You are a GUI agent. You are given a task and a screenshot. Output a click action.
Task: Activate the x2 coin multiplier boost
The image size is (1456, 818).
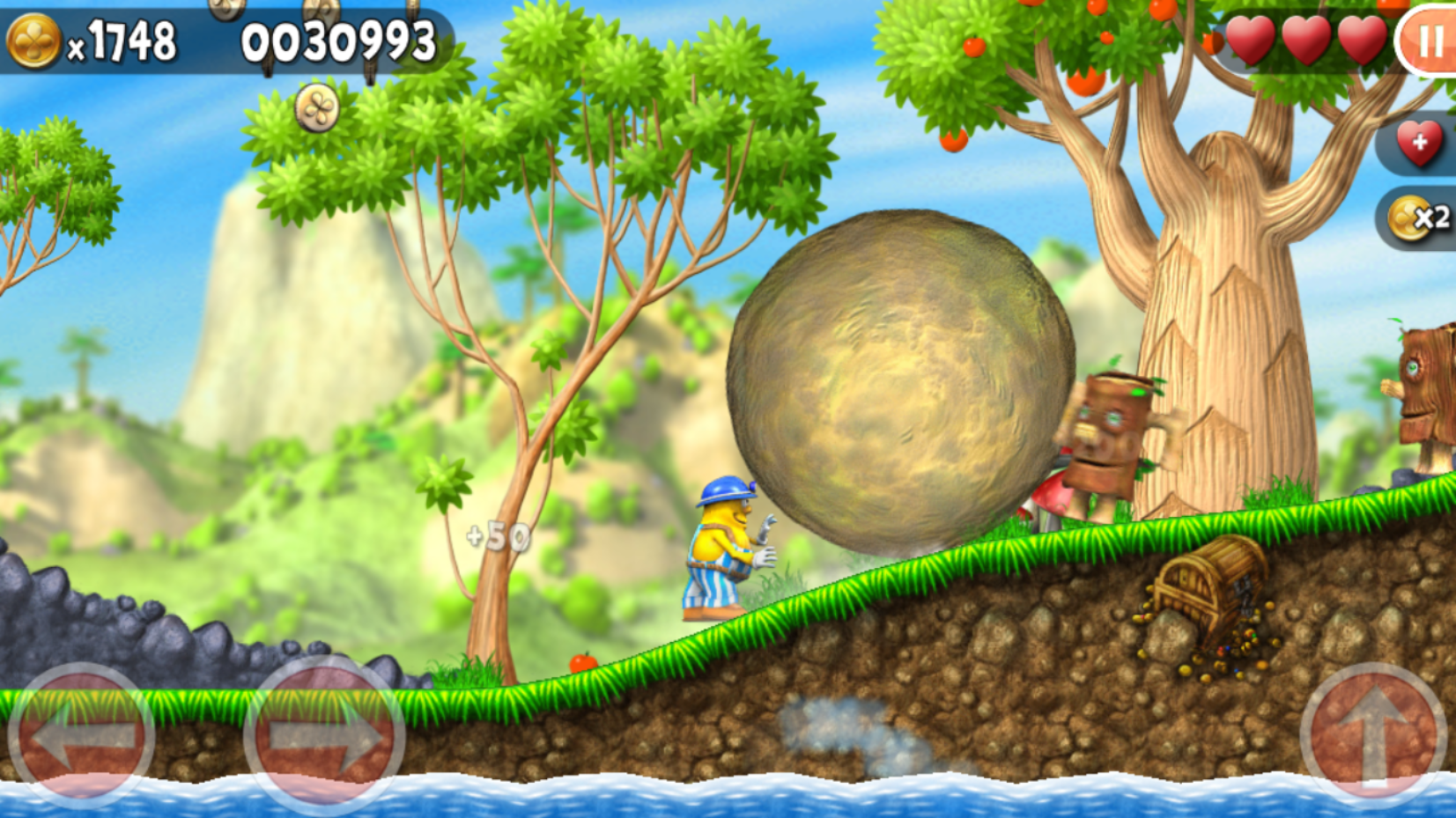coord(1419,217)
